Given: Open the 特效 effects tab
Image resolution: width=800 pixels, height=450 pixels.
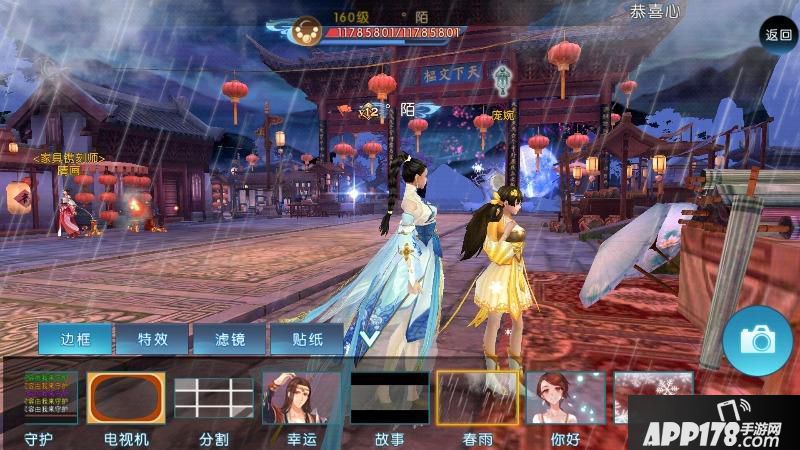Looking at the screenshot, I should click(x=153, y=339).
